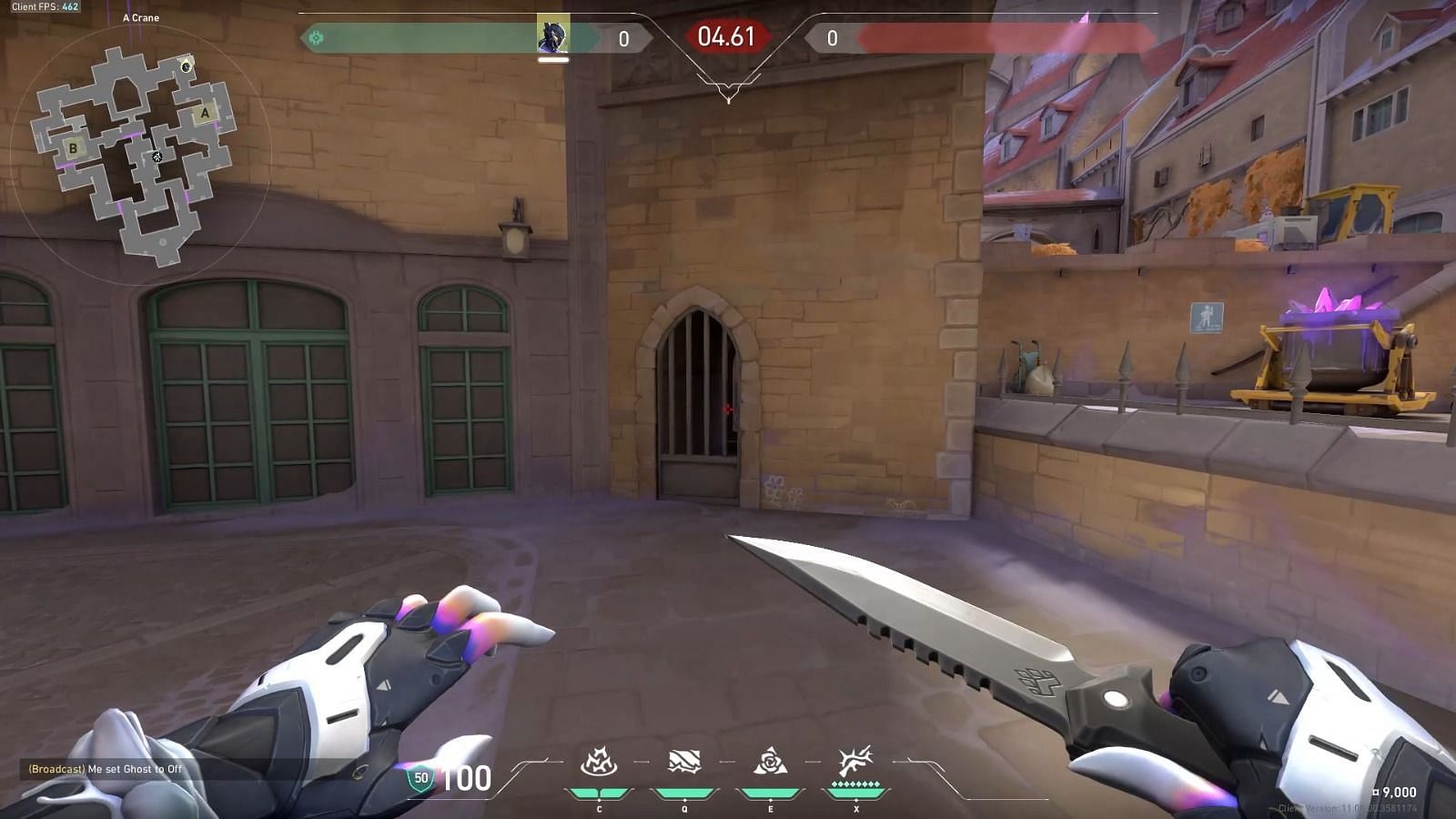Click the teal team emblem beside the scoreboard
The height and width of the screenshot is (819, 1456).
click(316, 38)
